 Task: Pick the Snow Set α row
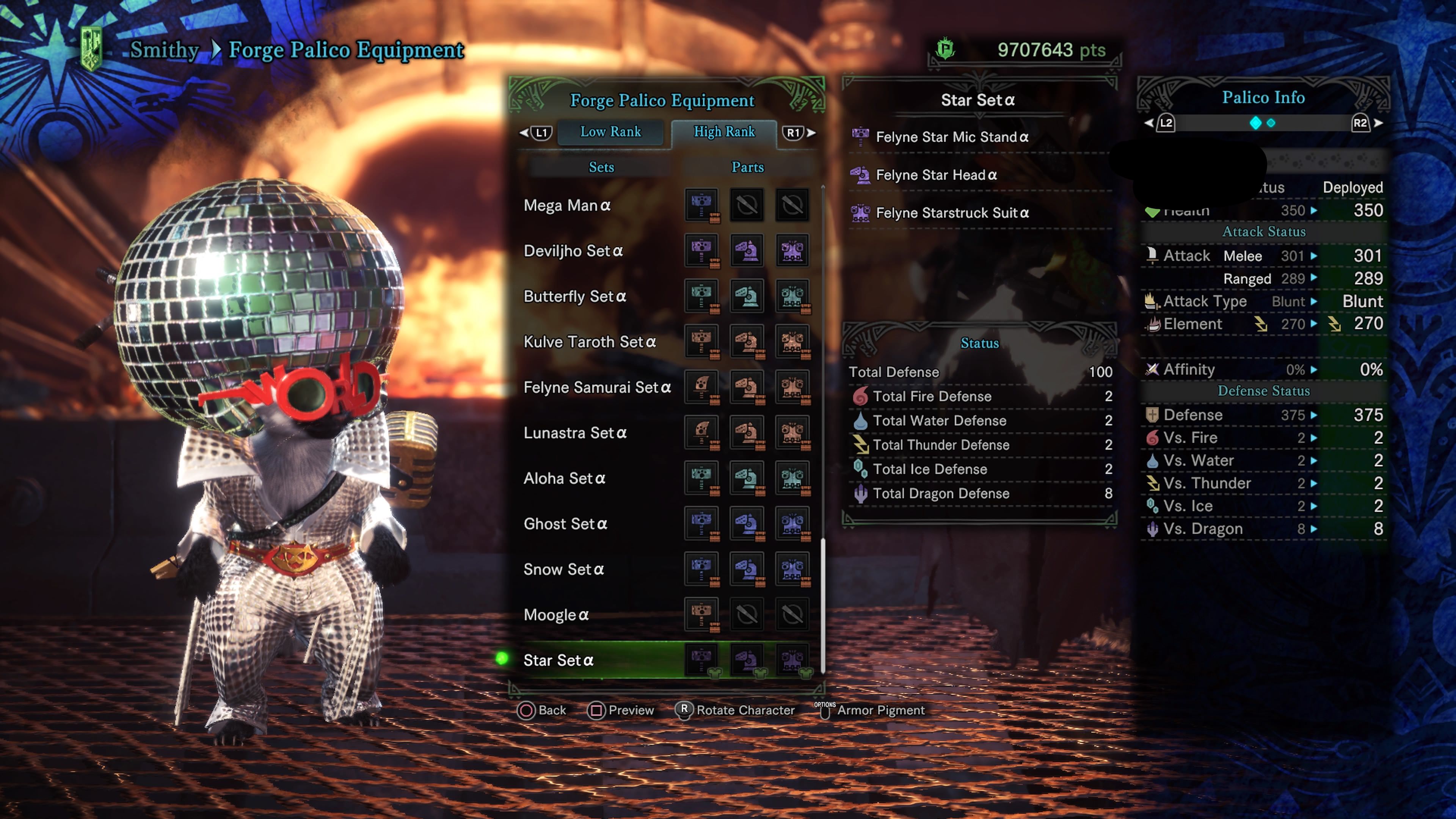pyautogui.click(x=563, y=569)
